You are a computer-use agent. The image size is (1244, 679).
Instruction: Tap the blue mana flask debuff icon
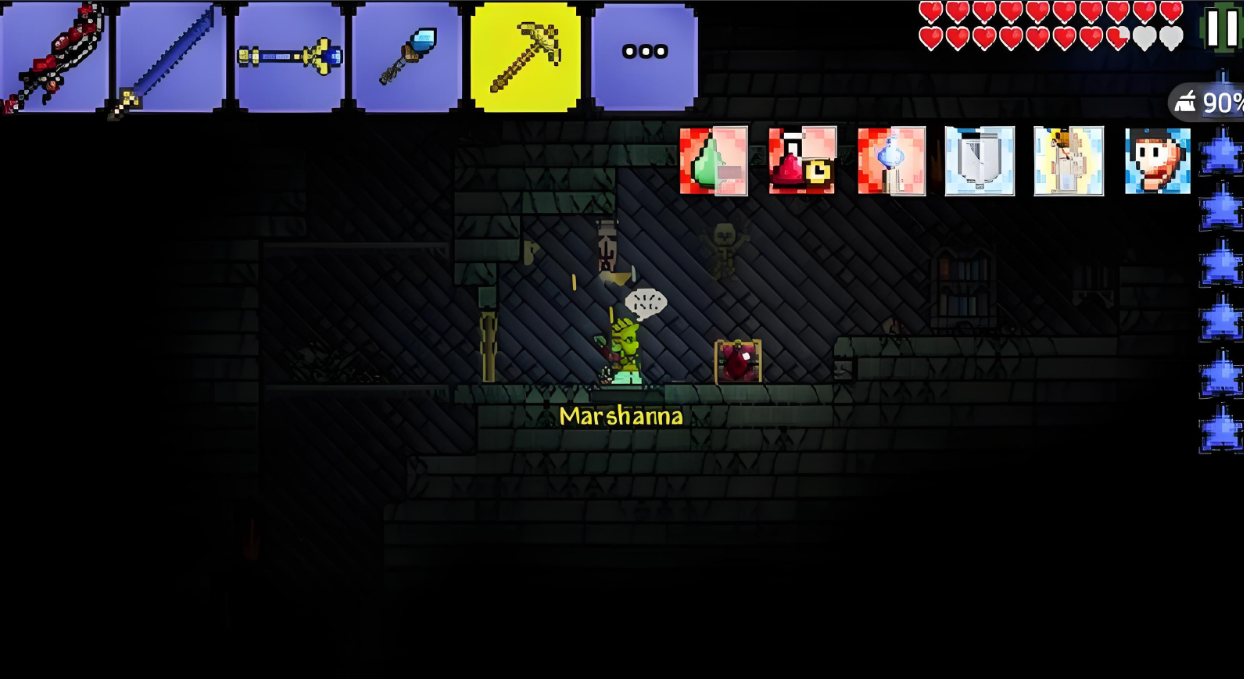891,160
